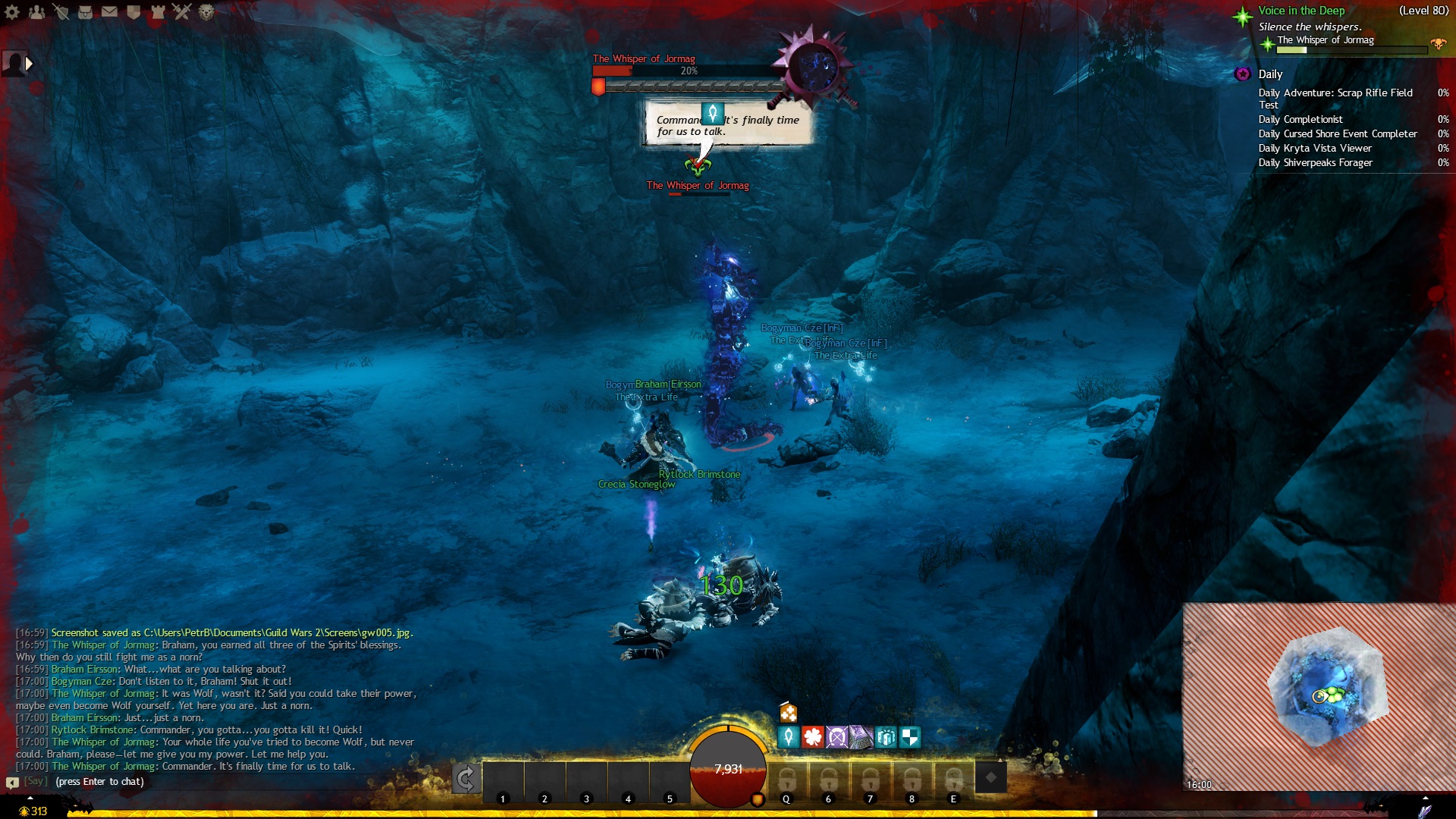Open the PvP crossed swords icon
1456x819 pixels.
pos(182,11)
